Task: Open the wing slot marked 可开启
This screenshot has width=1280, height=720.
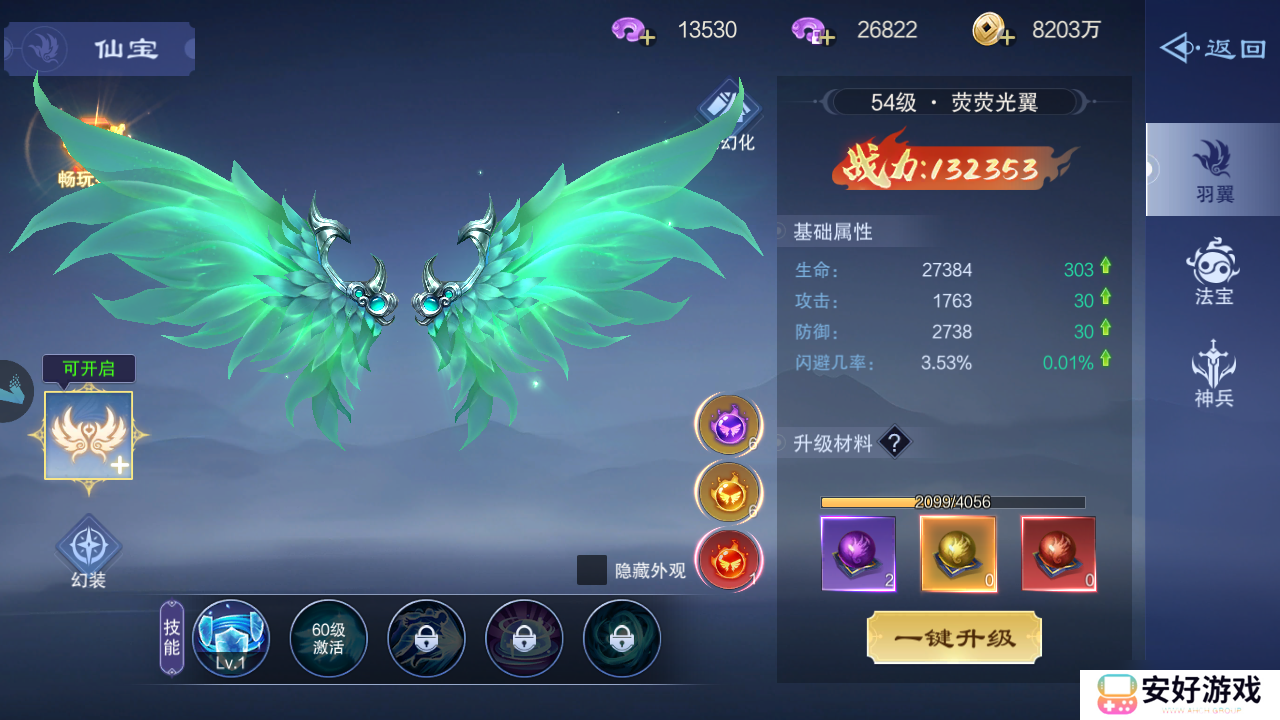Action: [87, 437]
